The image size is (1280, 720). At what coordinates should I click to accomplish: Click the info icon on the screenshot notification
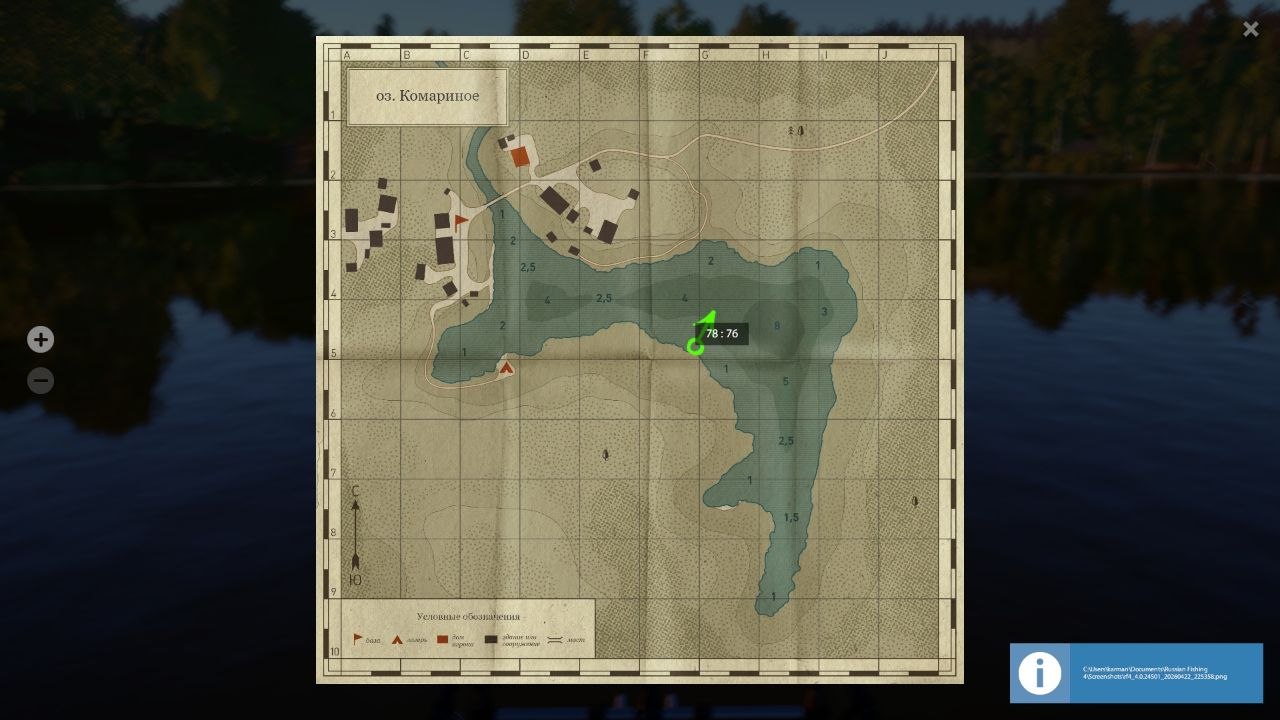(1039, 673)
